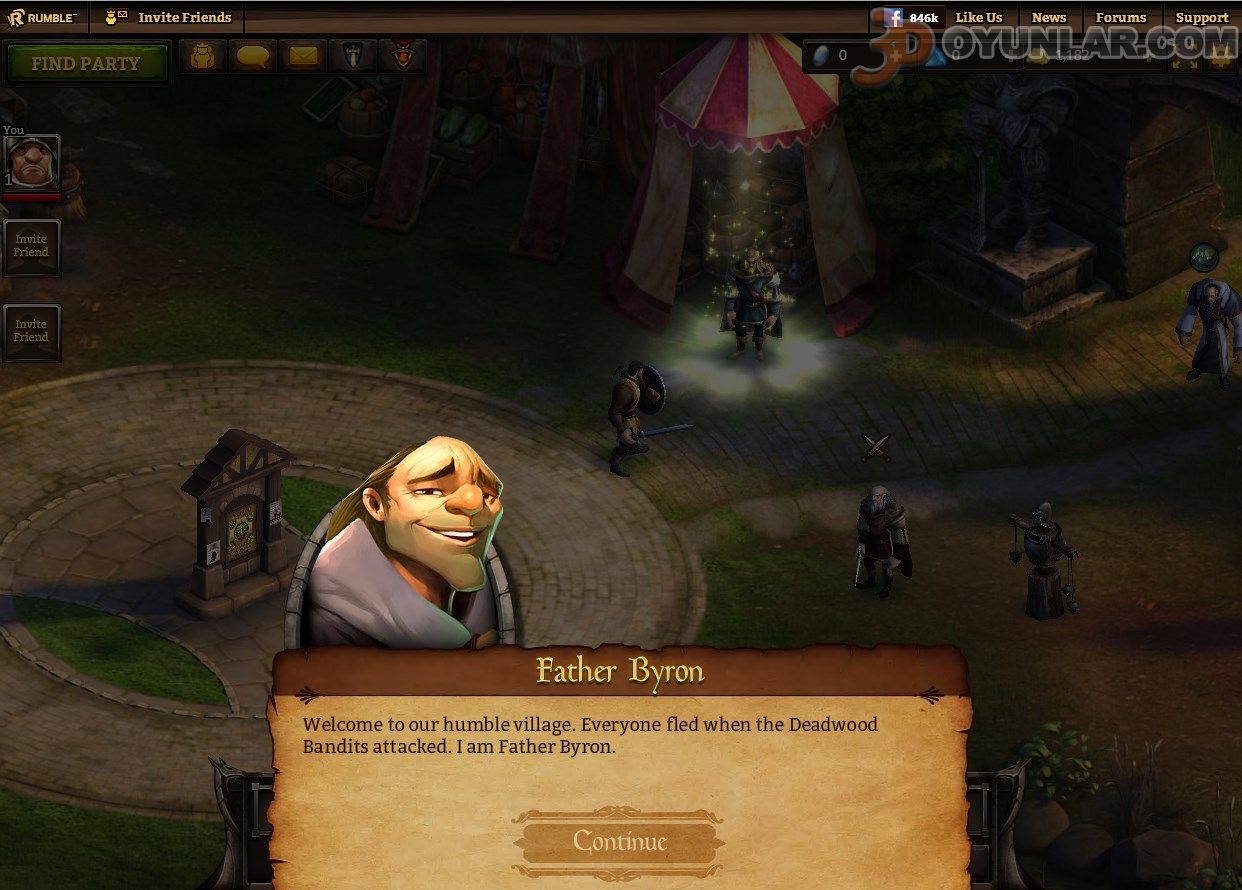This screenshot has width=1242, height=890.
Task: Click your player portrait labeled You
Action: click(32, 162)
